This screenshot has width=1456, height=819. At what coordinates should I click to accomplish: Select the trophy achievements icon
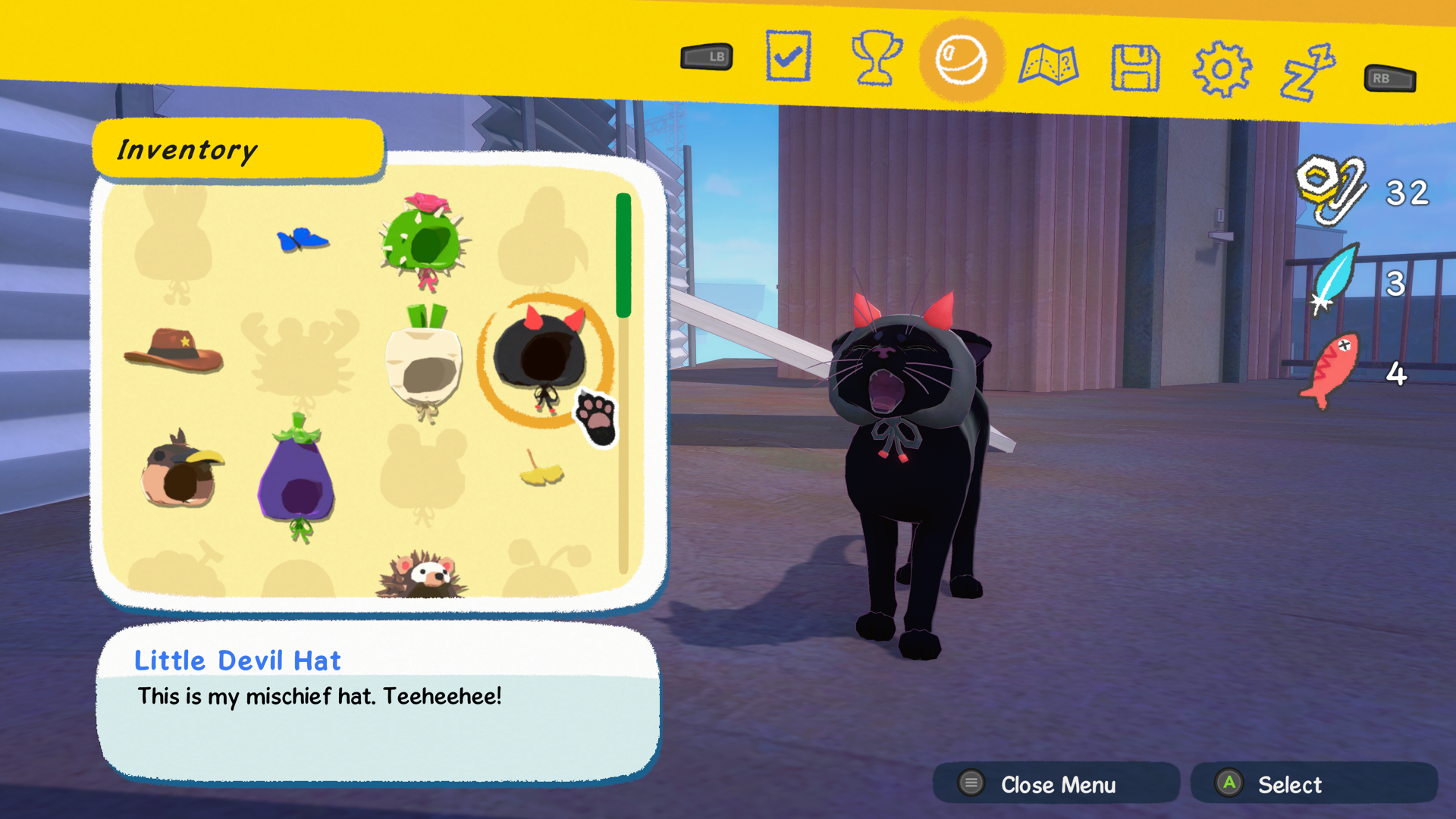(876, 60)
